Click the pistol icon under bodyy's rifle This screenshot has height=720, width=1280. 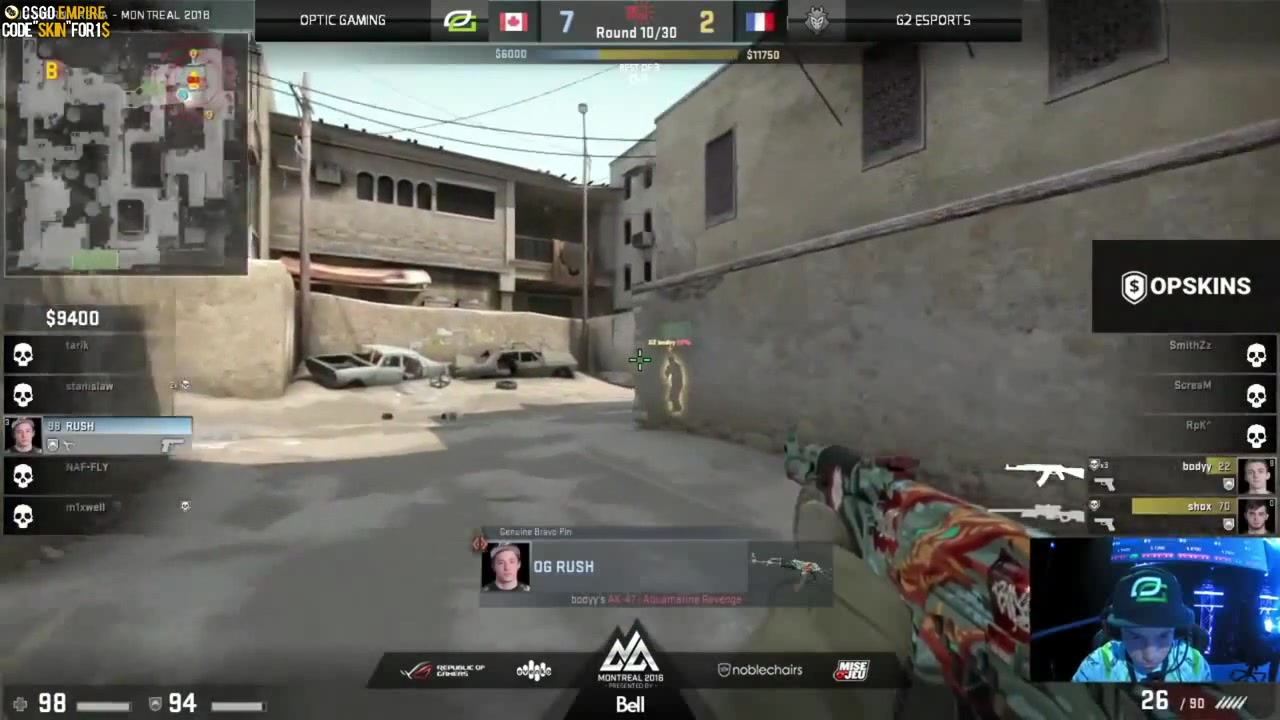pyautogui.click(x=1106, y=486)
